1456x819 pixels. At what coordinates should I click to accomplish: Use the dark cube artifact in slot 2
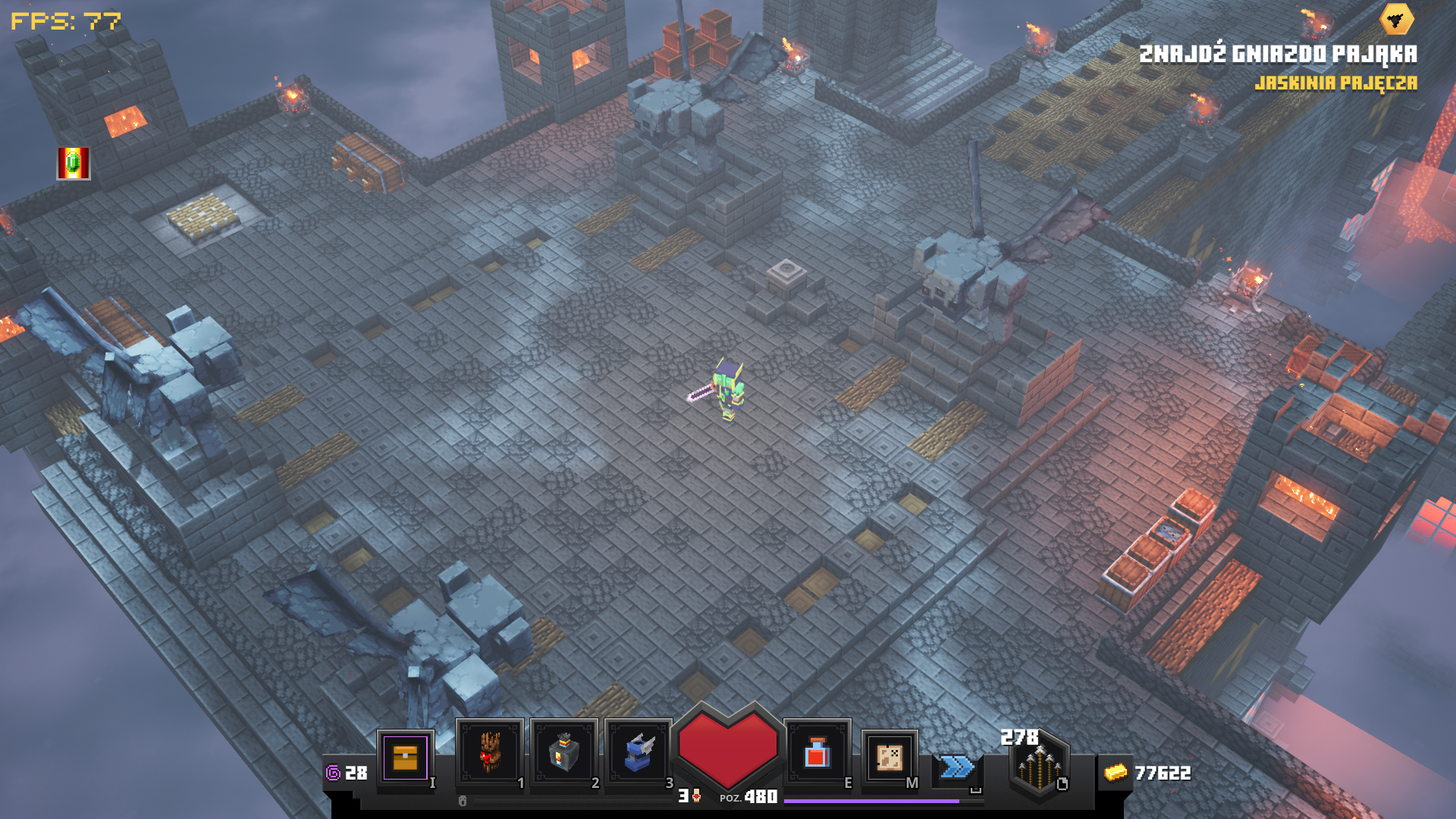click(563, 753)
